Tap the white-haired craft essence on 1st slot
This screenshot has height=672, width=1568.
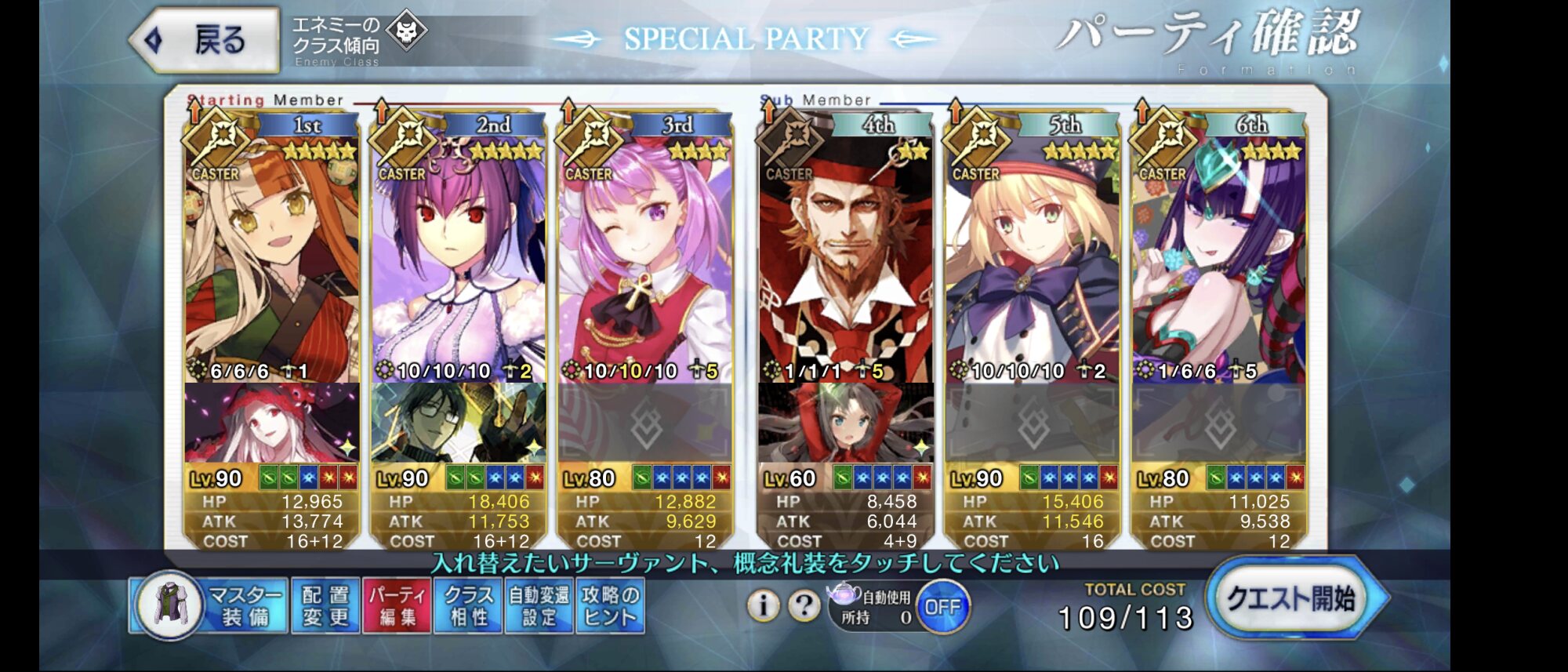click(272, 423)
